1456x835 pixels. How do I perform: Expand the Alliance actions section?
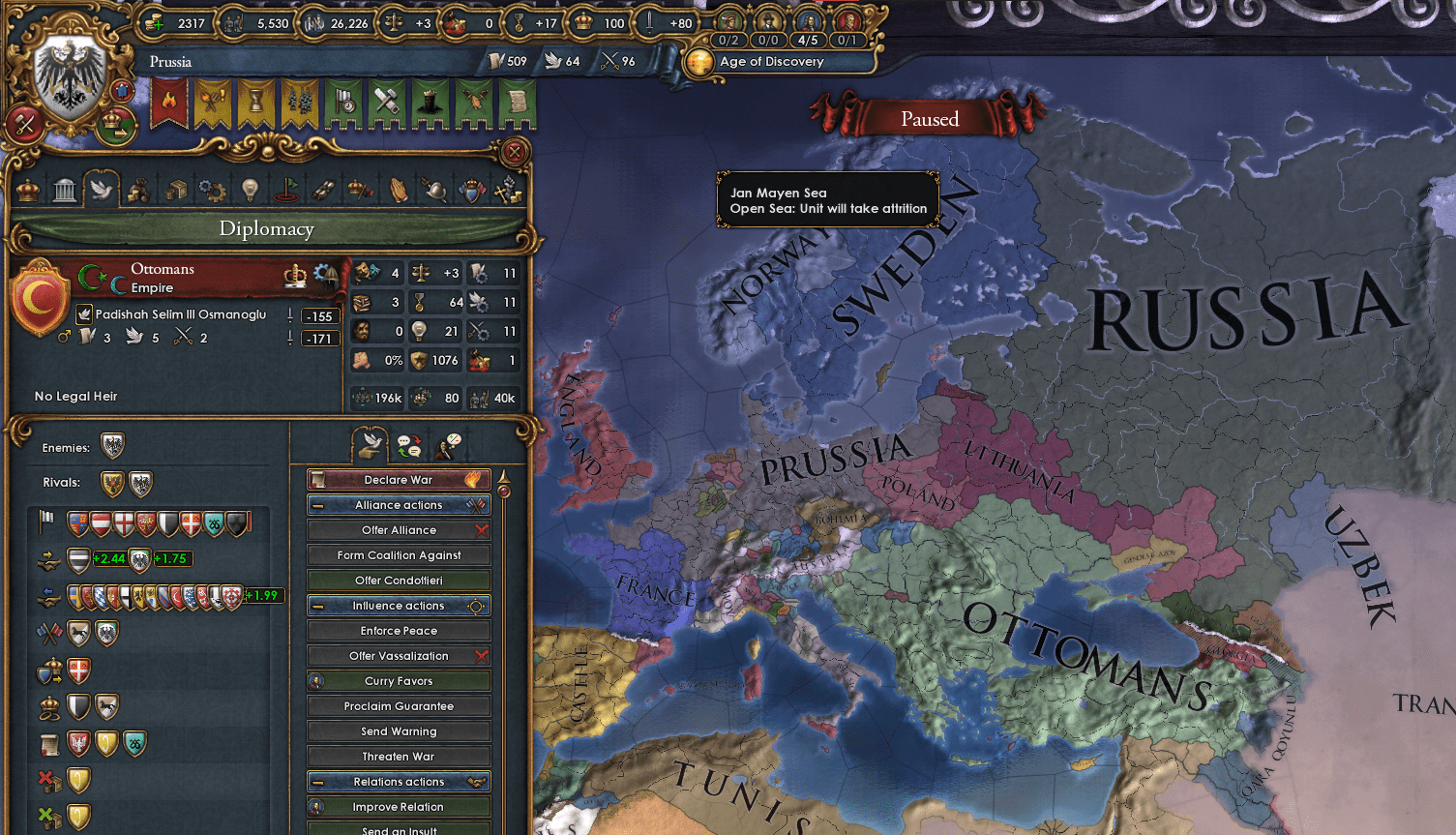click(x=398, y=504)
